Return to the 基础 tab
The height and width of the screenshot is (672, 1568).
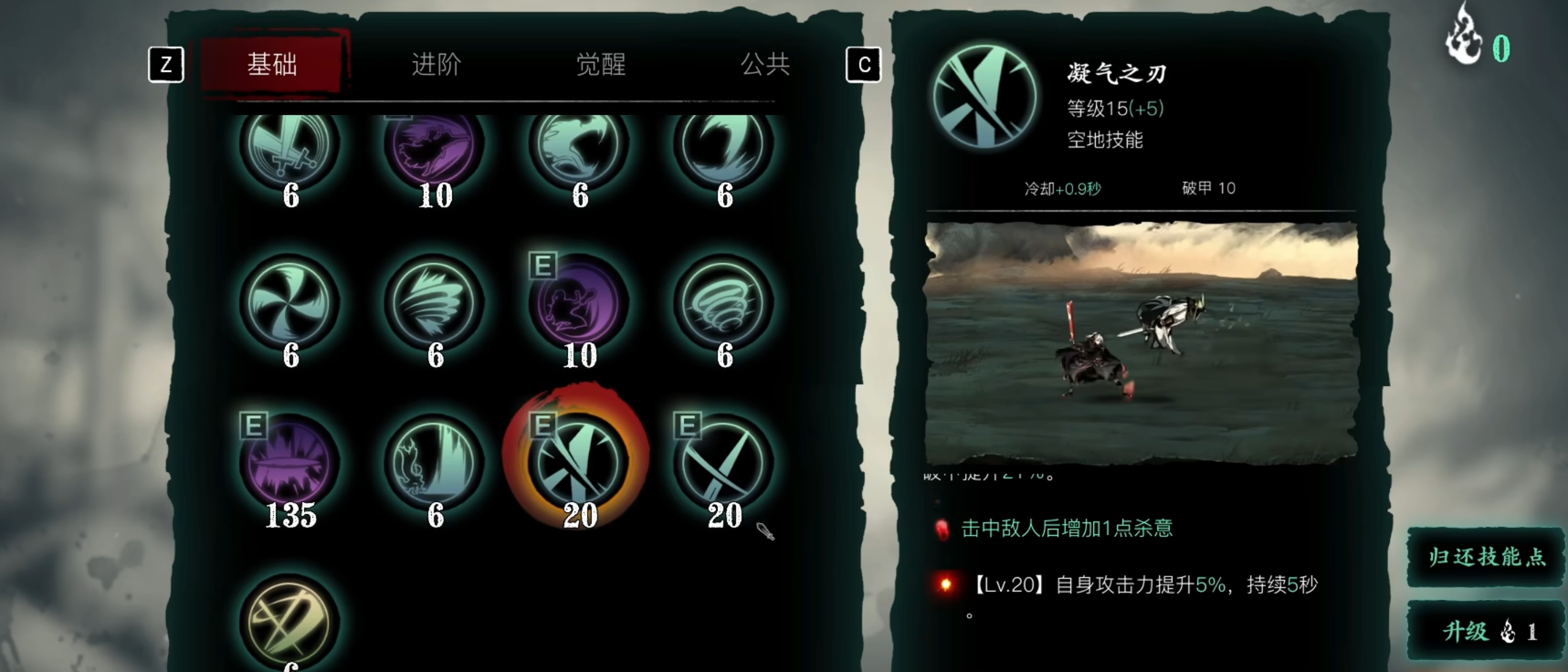pos(270,65)
